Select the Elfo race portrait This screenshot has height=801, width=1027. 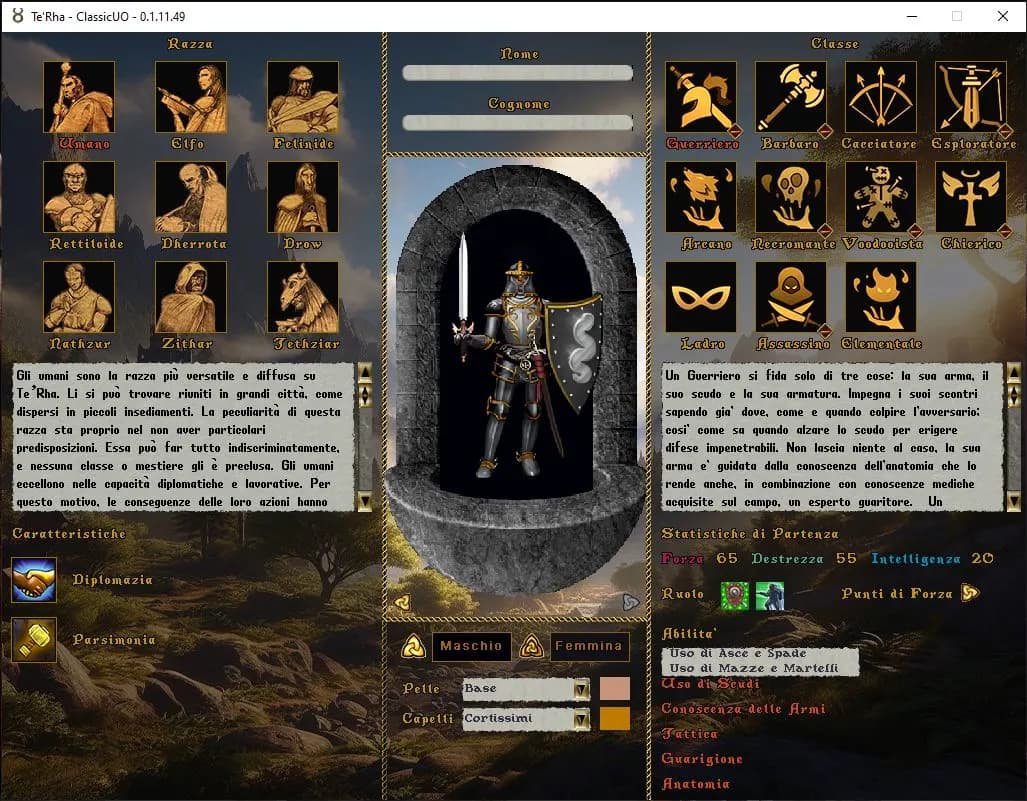(190, 97)
